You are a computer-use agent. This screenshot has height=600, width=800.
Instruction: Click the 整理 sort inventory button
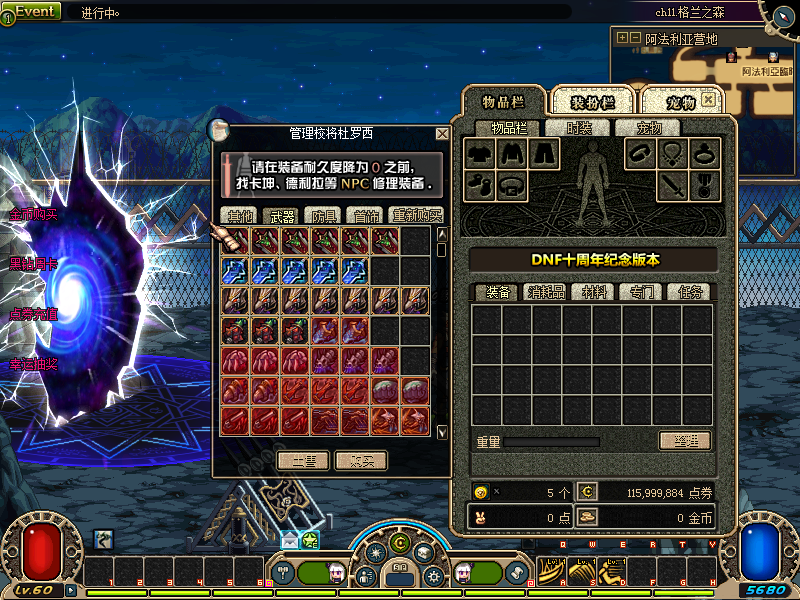(684, 441)
